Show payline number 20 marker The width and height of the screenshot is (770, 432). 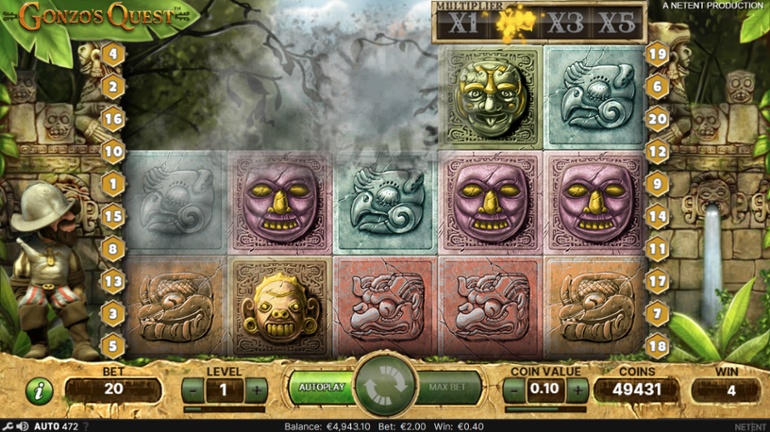pos(657,119)
